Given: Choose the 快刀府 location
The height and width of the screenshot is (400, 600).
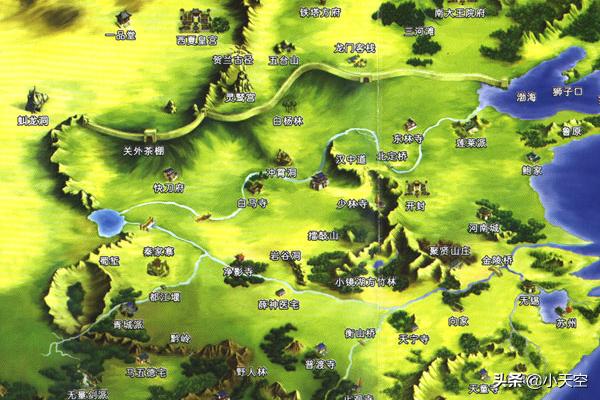Looking at the screenshot, I should tap(169, 186).
